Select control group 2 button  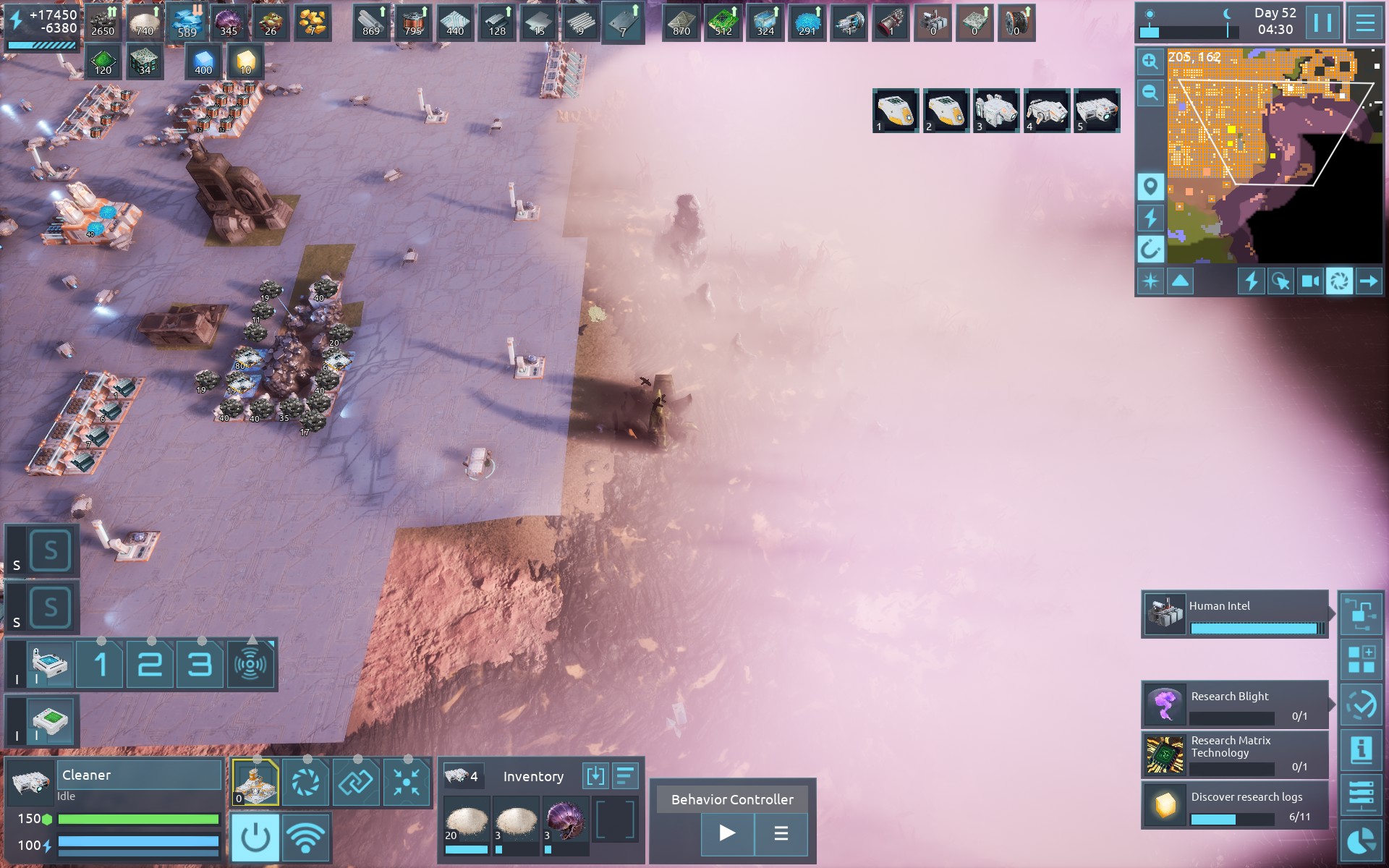[x=150, y=664]
